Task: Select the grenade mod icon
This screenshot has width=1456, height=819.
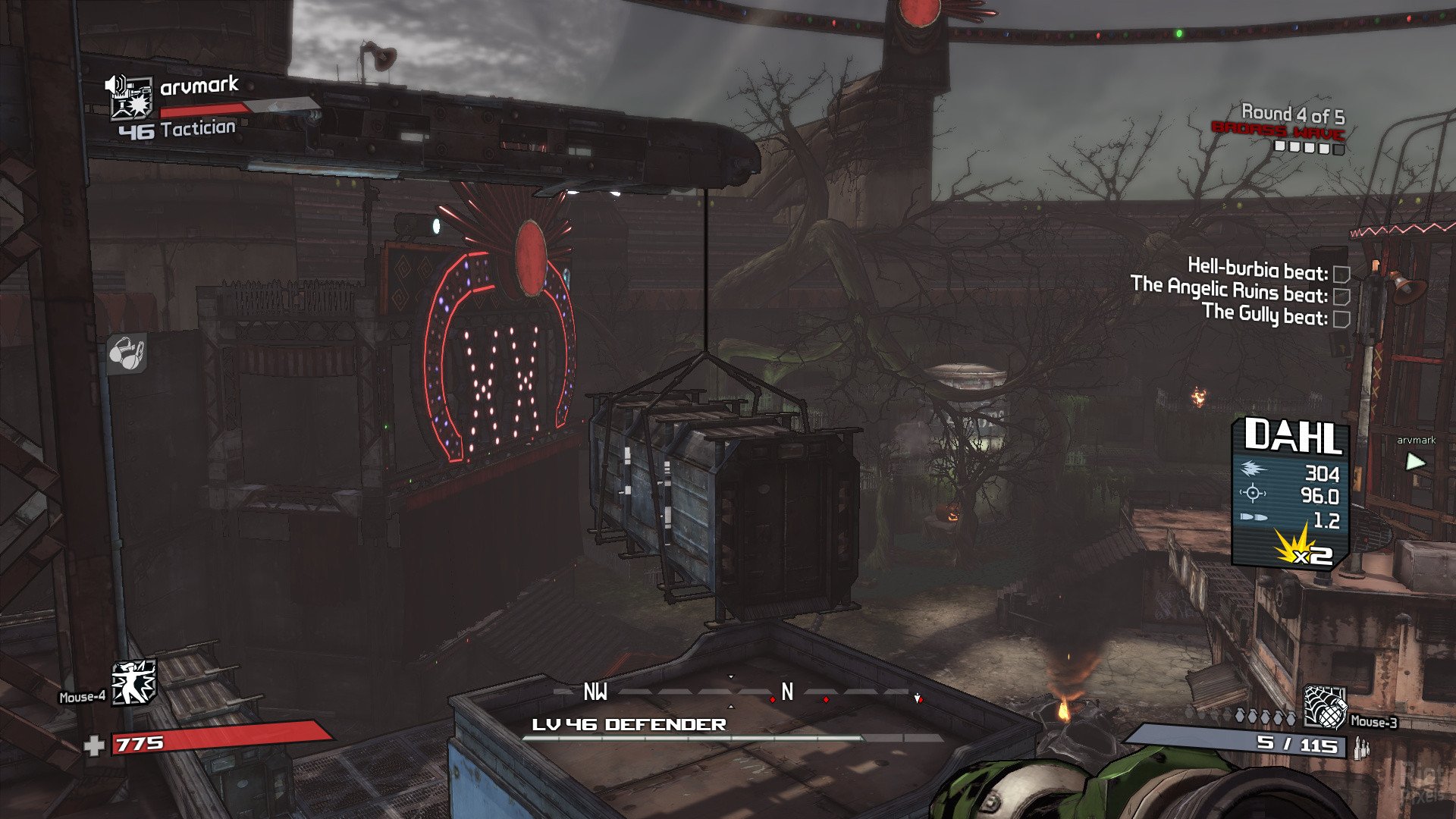Action: click(1323, 705)
